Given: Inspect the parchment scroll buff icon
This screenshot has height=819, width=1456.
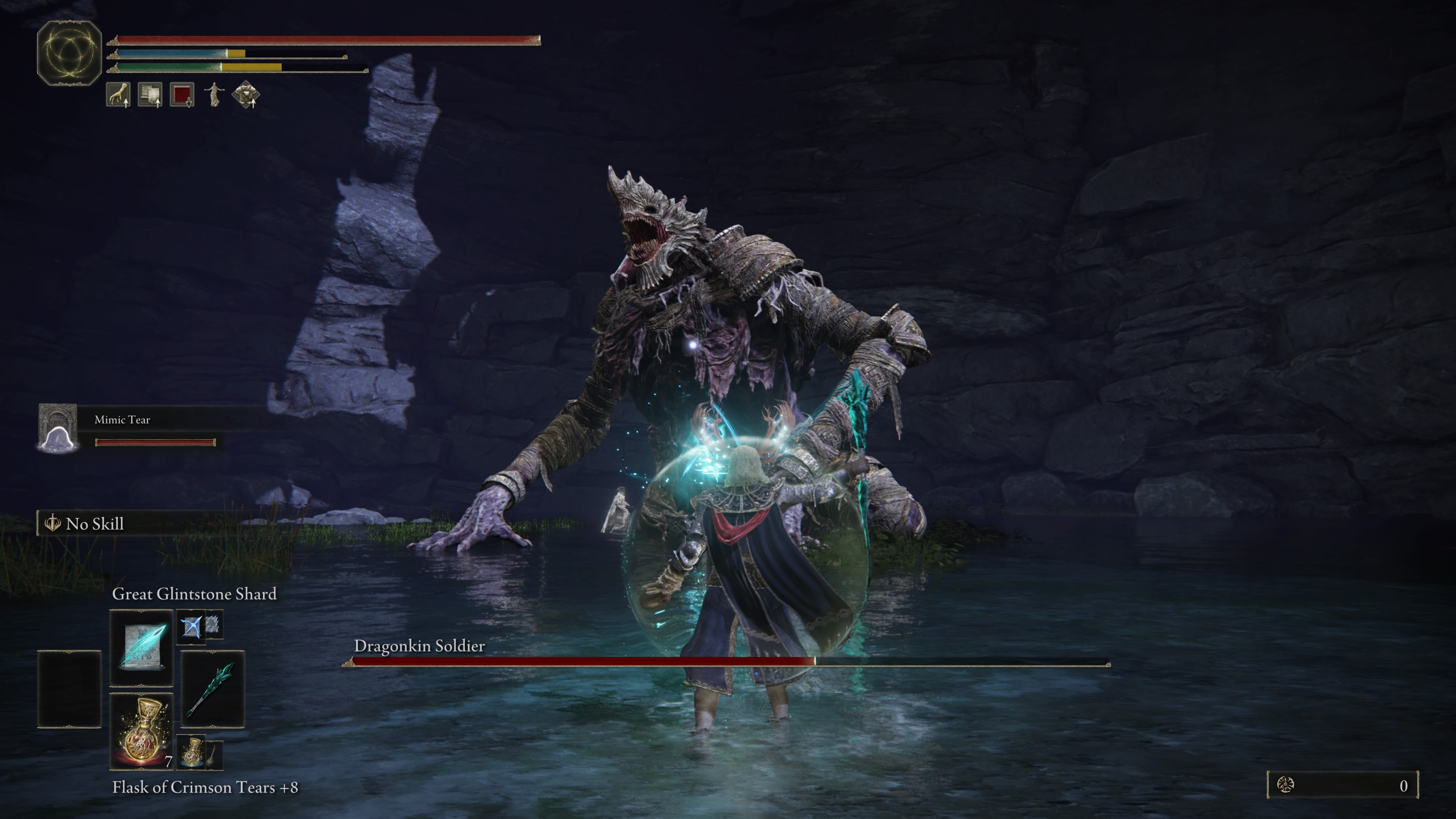Looking at the screenshot, I should pos(150,94).
